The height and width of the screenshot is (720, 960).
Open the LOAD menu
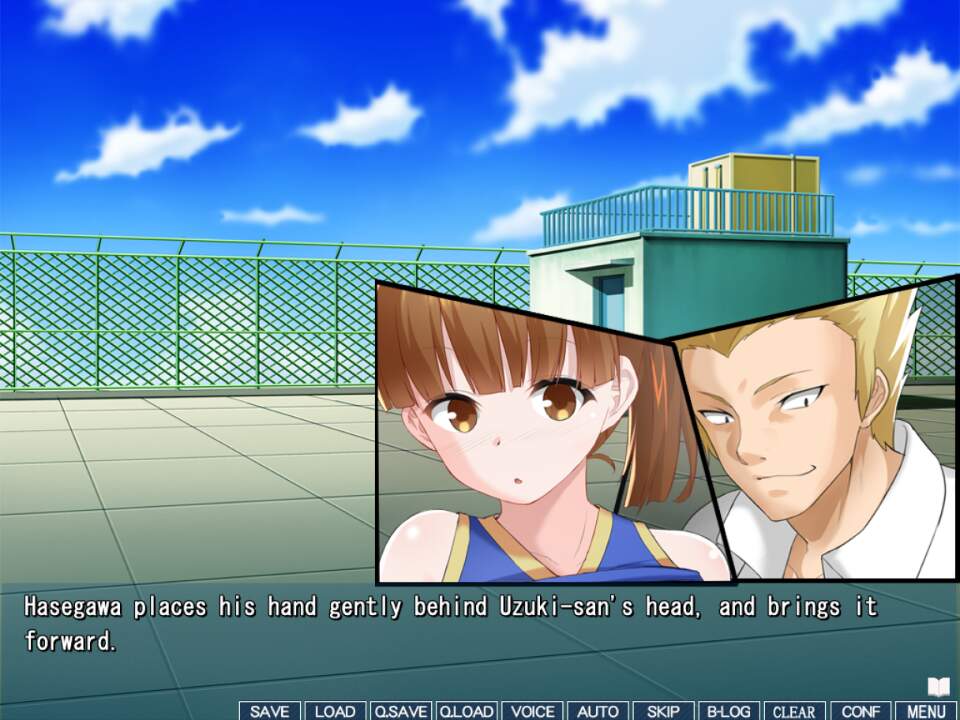coord(335,711)
